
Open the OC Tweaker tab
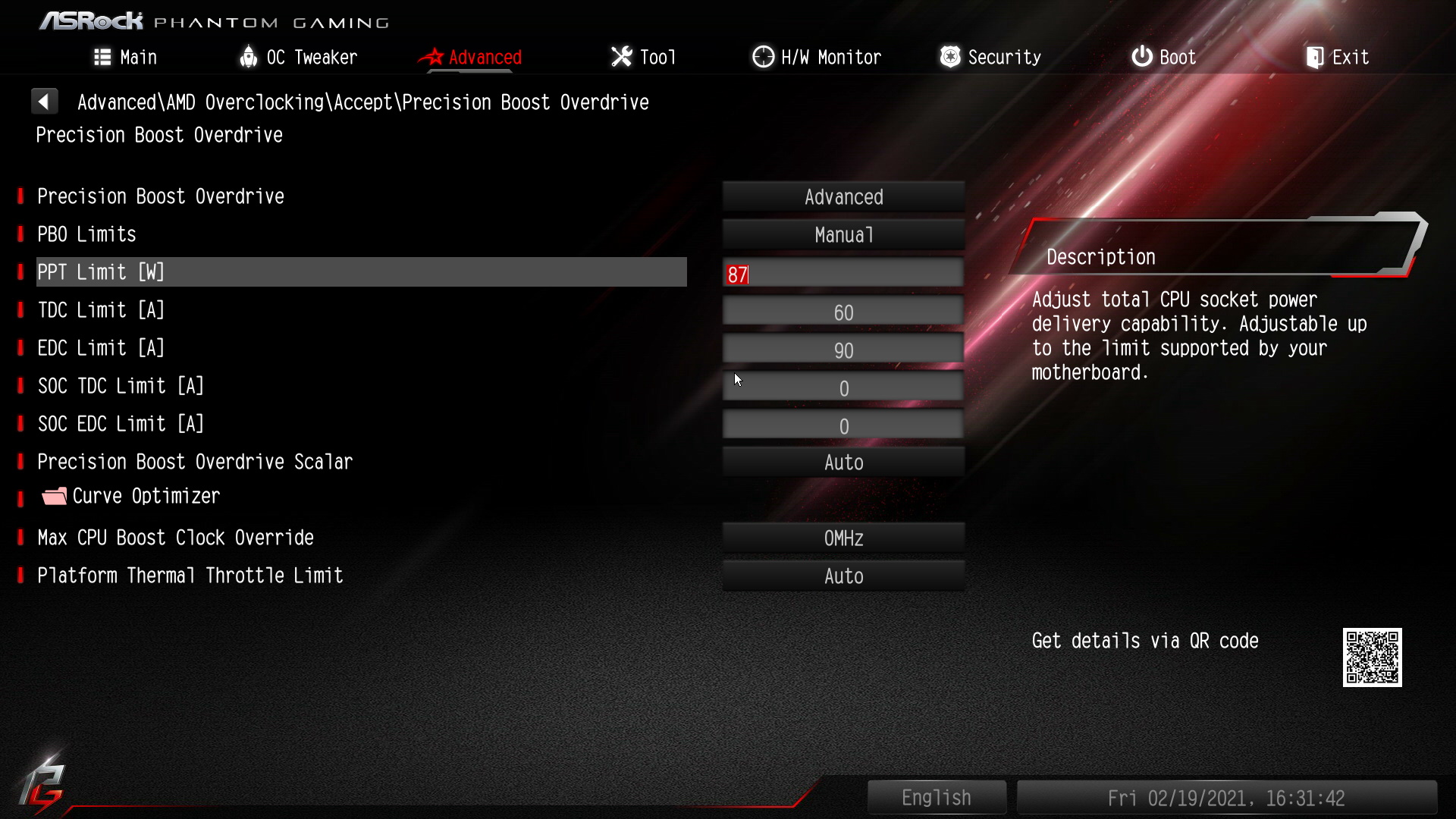tap(298, 57)
